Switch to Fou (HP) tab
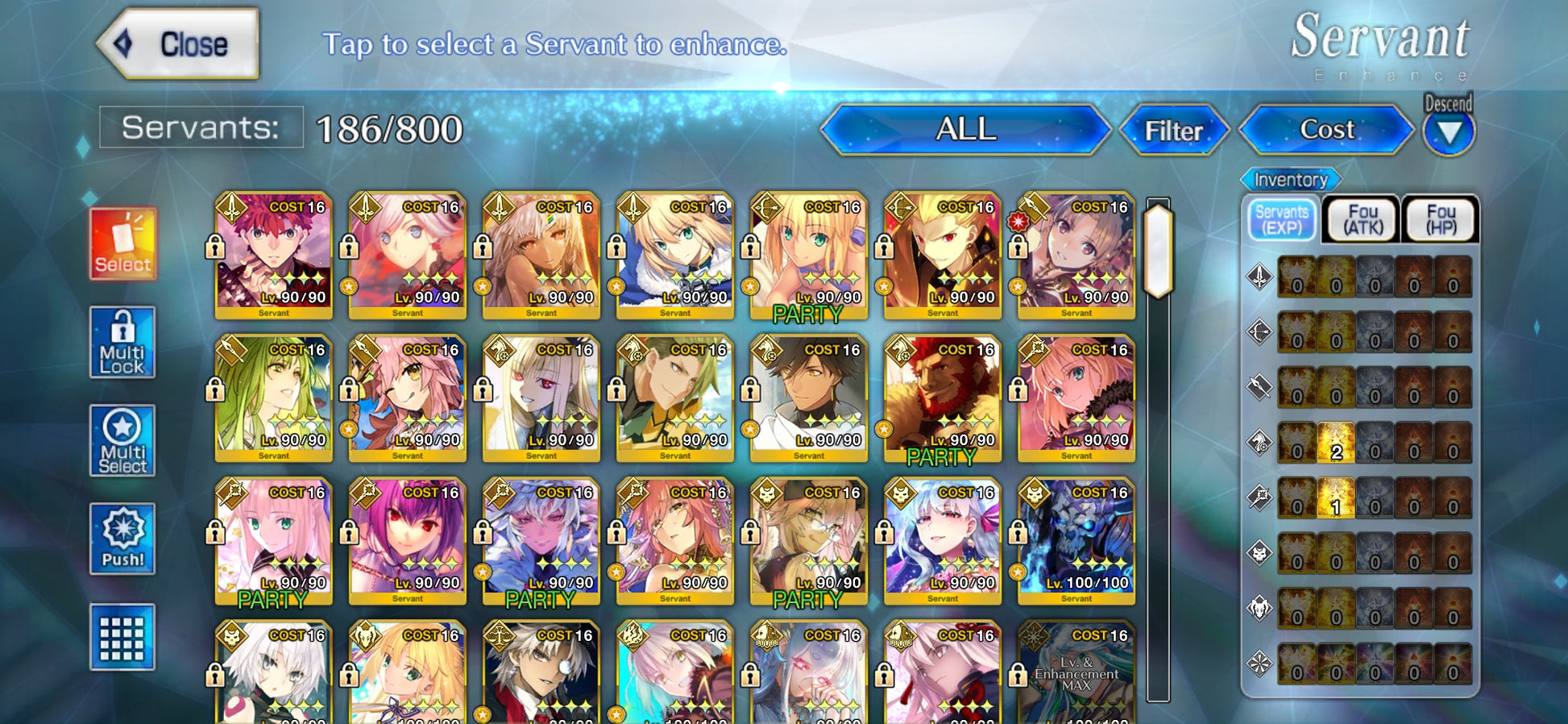1568x724 pixels. pyautogui.click(x=1441, y=219)
